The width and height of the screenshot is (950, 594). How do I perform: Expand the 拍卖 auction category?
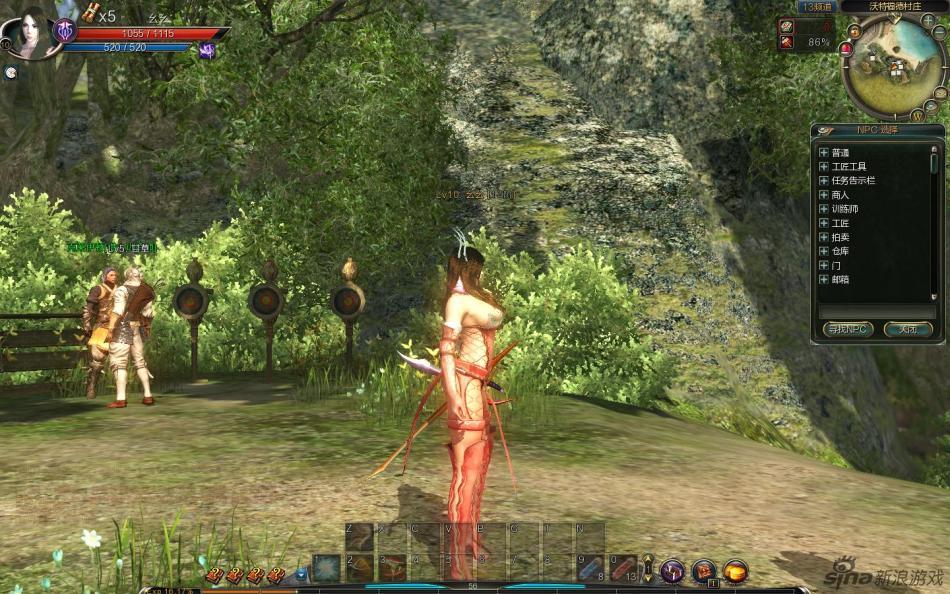click(824, 237)
